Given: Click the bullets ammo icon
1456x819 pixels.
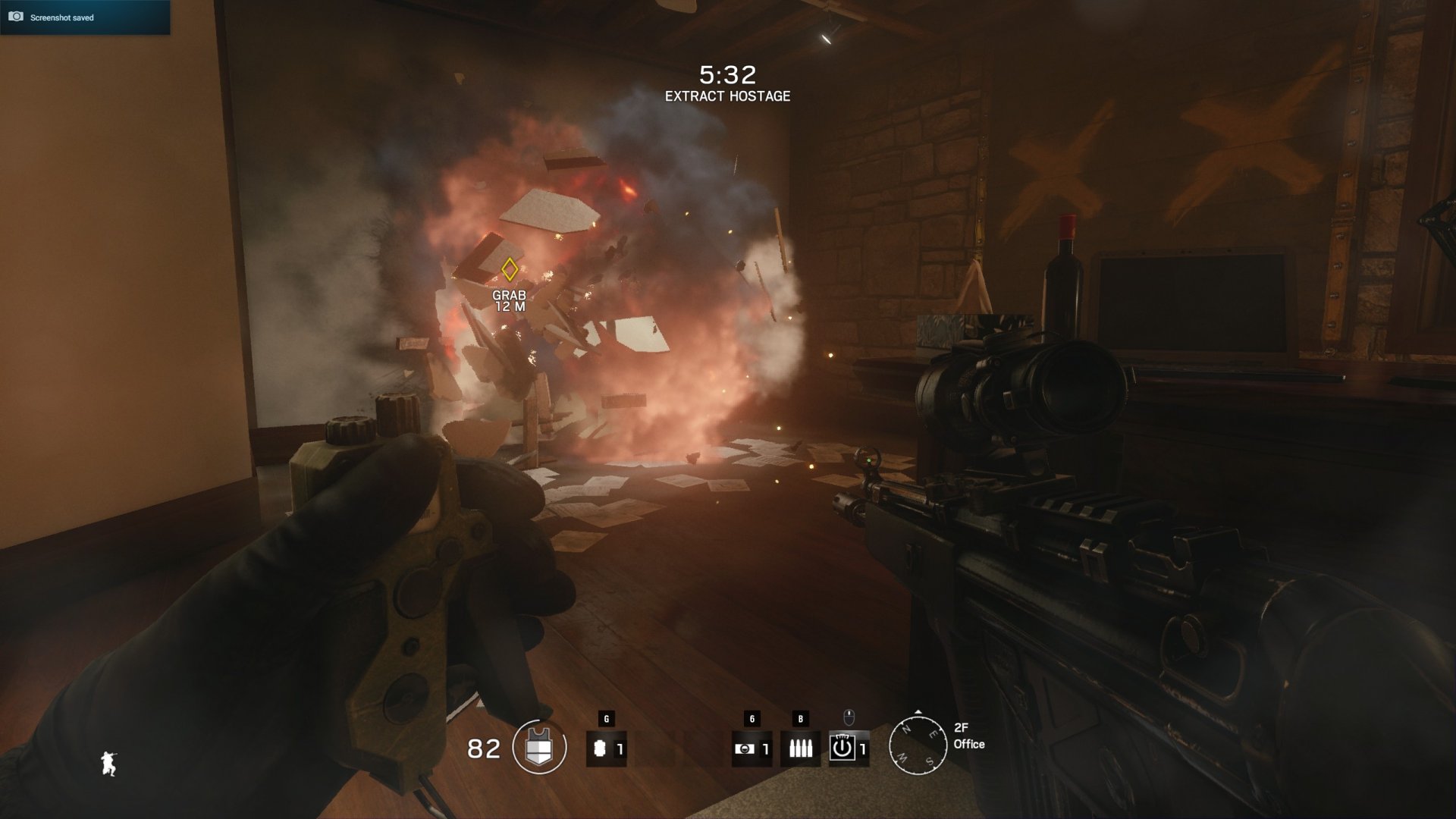Looking at the screenshot, I should 800,748.
